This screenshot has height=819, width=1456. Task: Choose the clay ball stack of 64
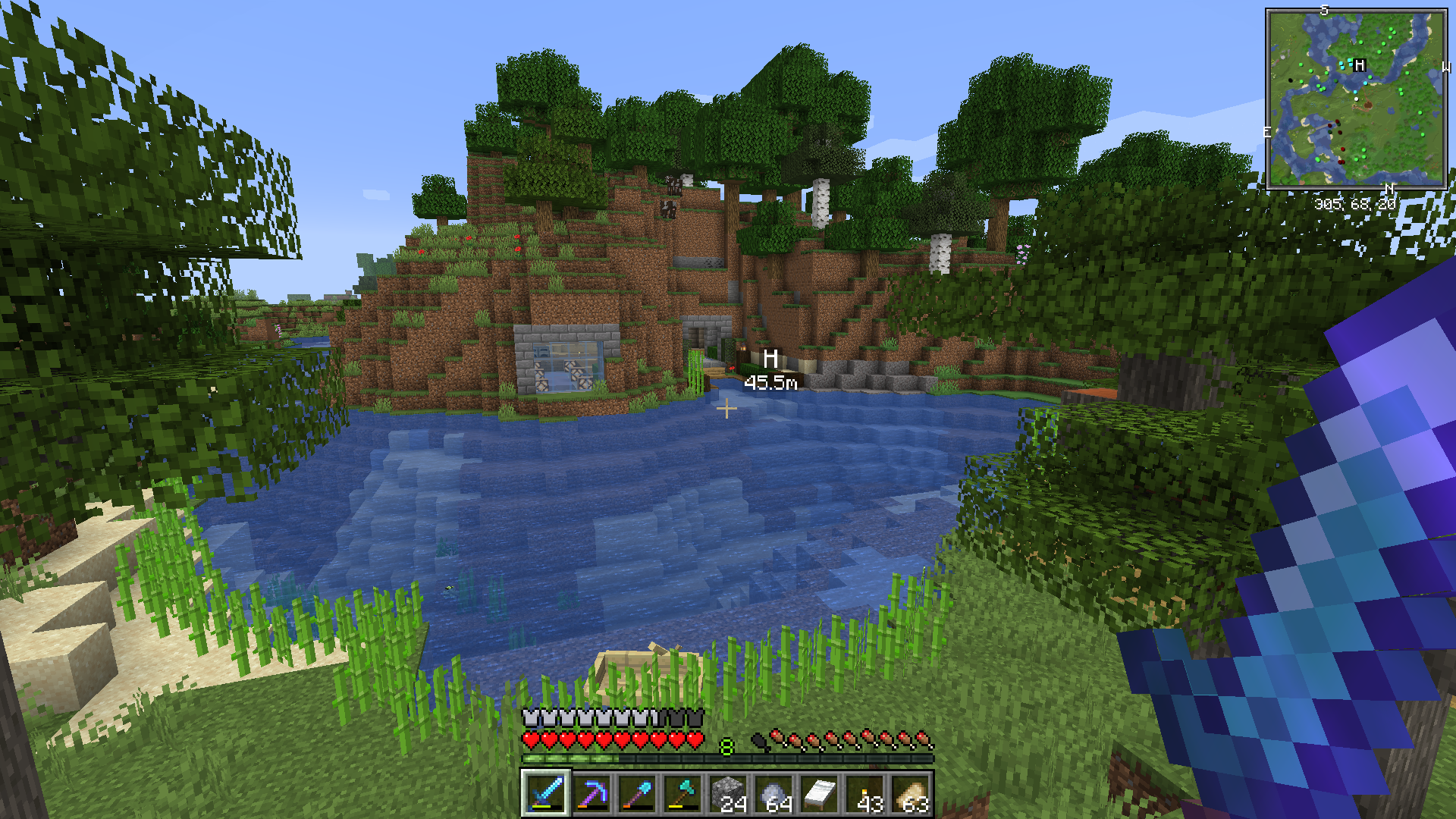(773, 794)
